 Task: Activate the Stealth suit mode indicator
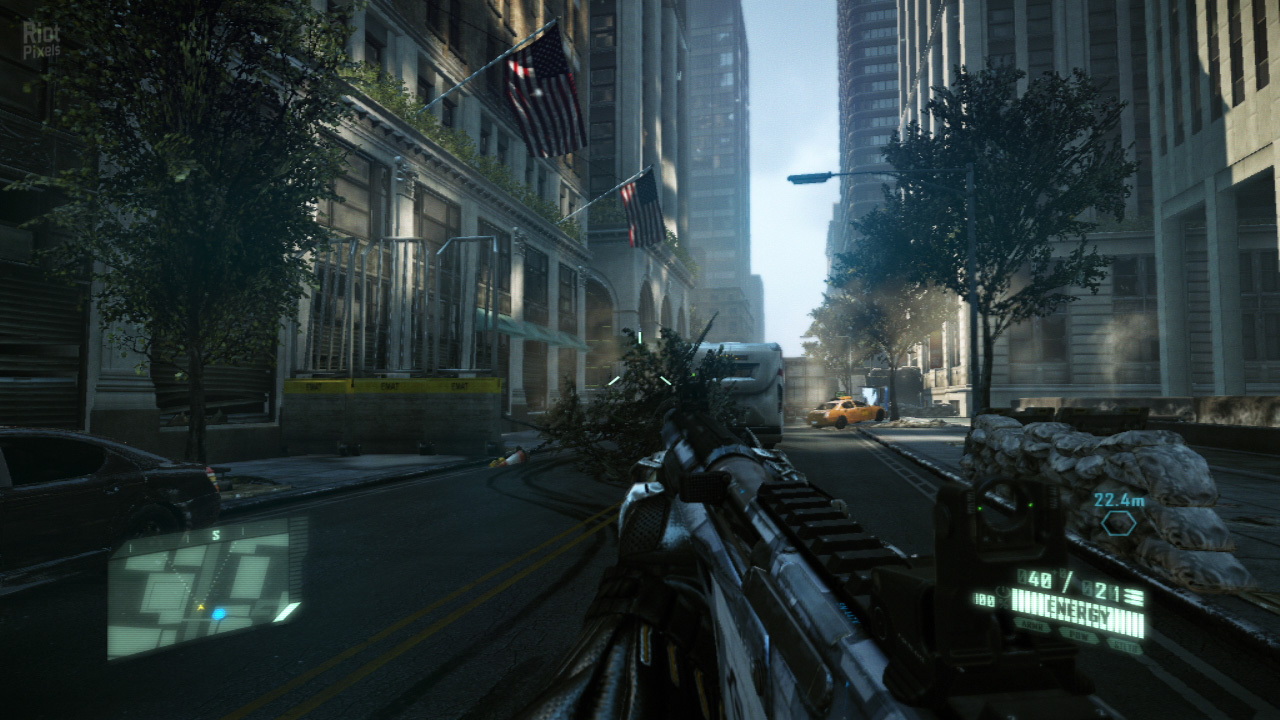tap(1124, 645)
